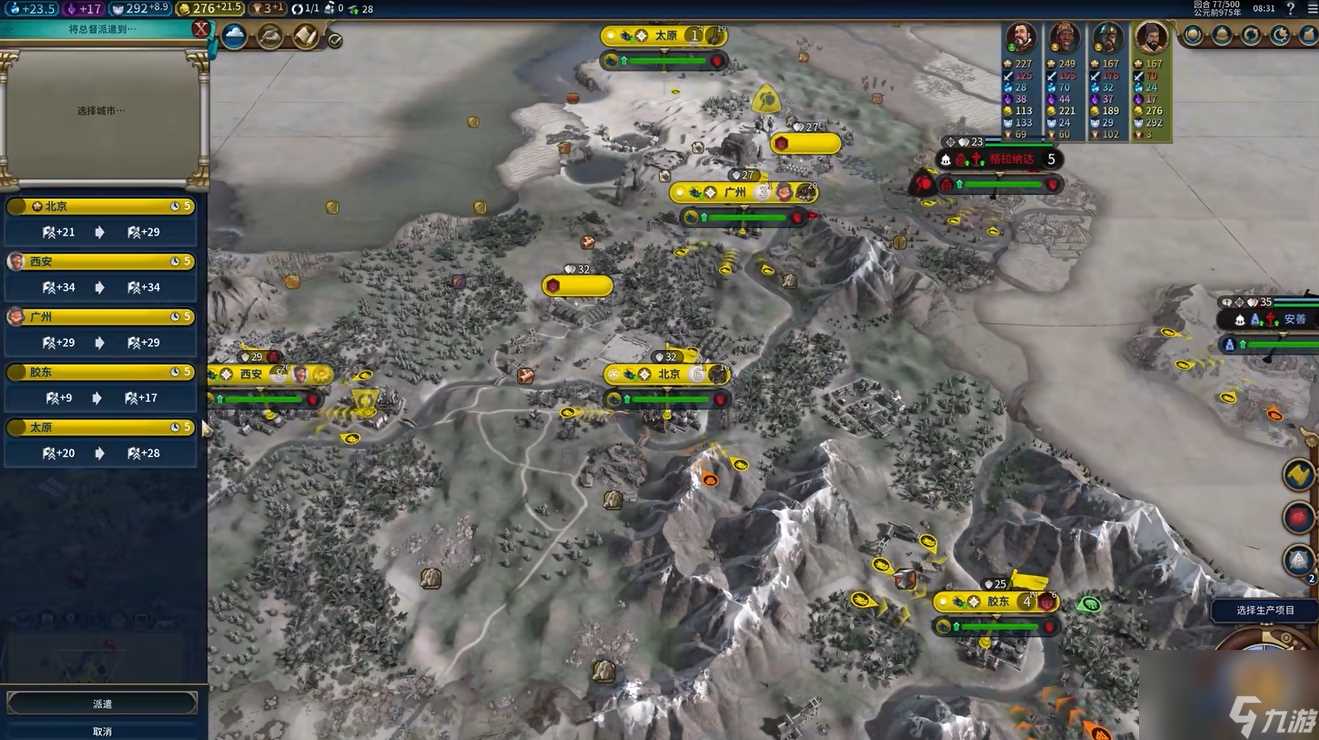Open the hamburger game menu

(1310, 8)
